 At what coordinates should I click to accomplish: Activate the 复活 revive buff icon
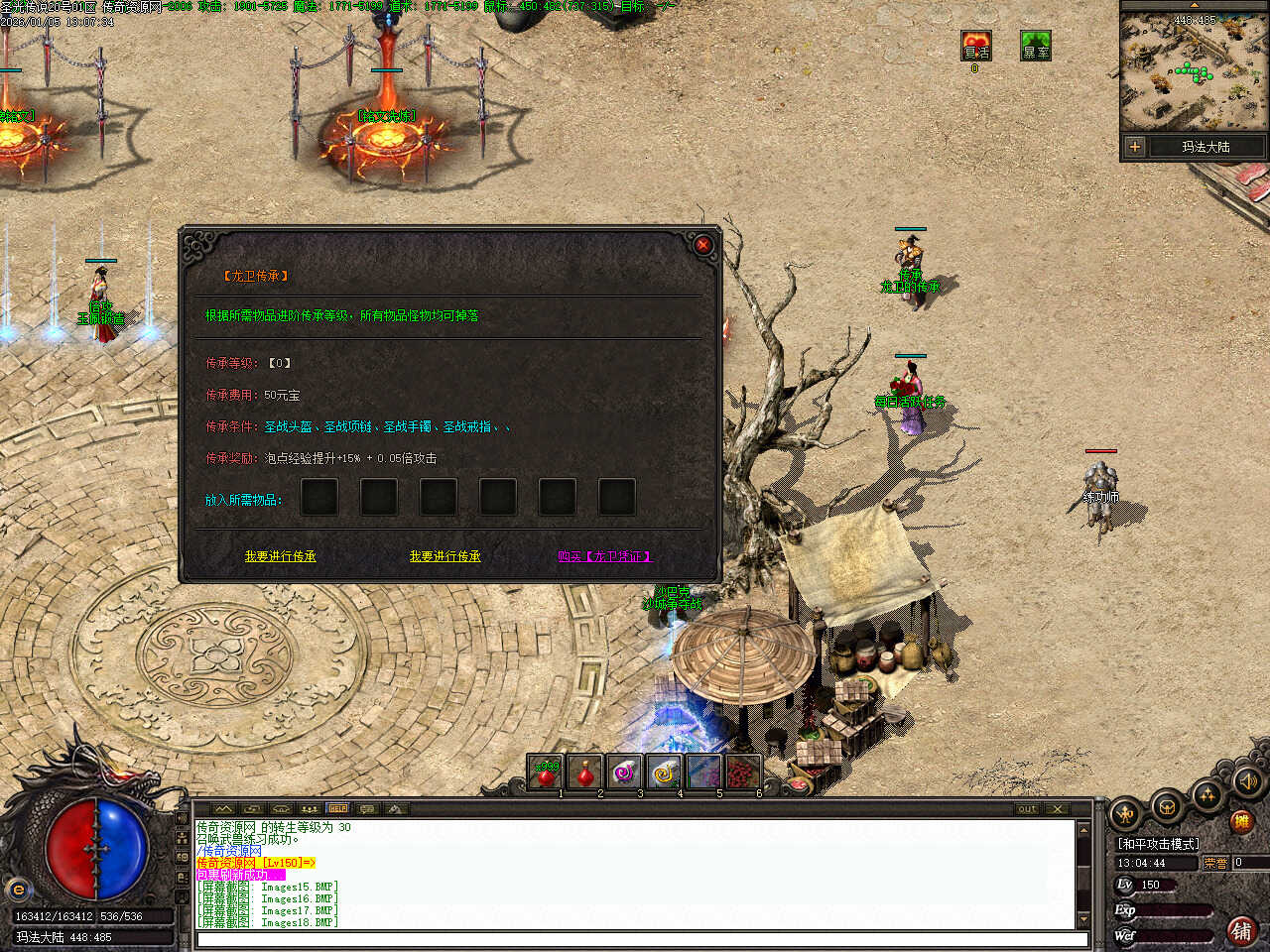click(x=976, y=46)
